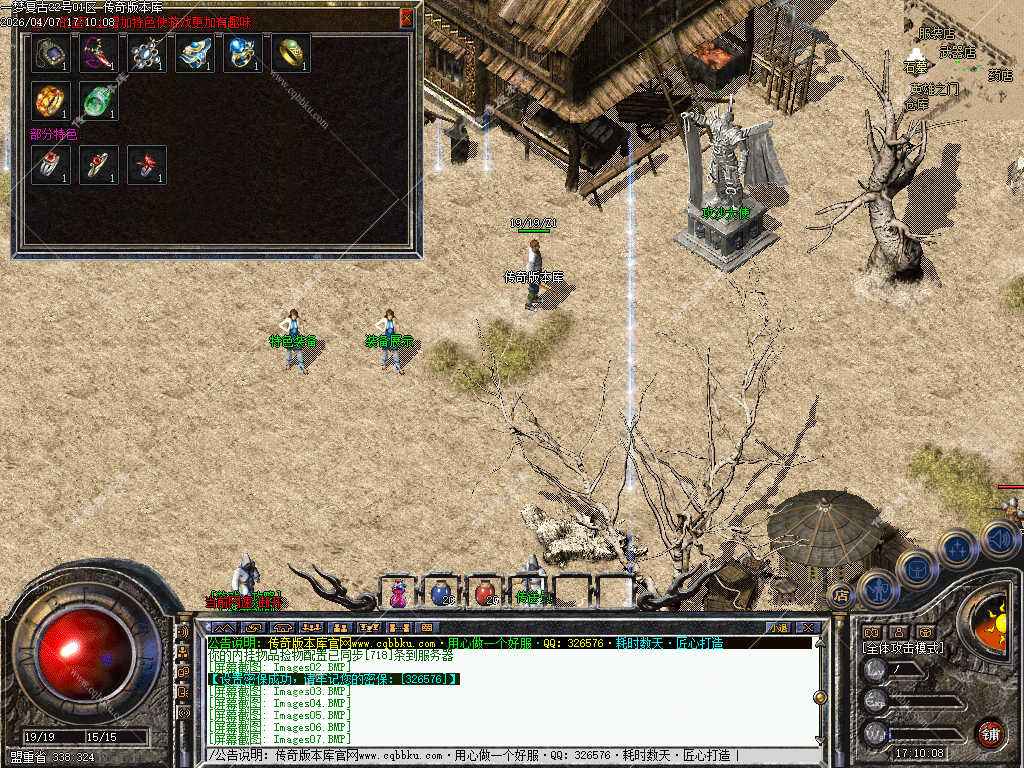Pick the silver flower necklace slot

(x=147, y=53)
